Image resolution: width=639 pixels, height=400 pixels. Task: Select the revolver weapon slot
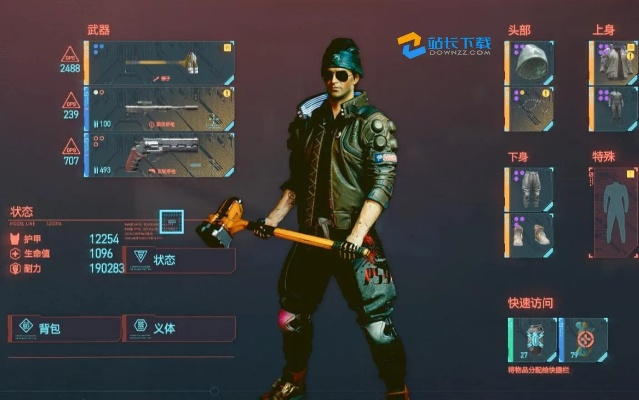[x=162, y=154]
